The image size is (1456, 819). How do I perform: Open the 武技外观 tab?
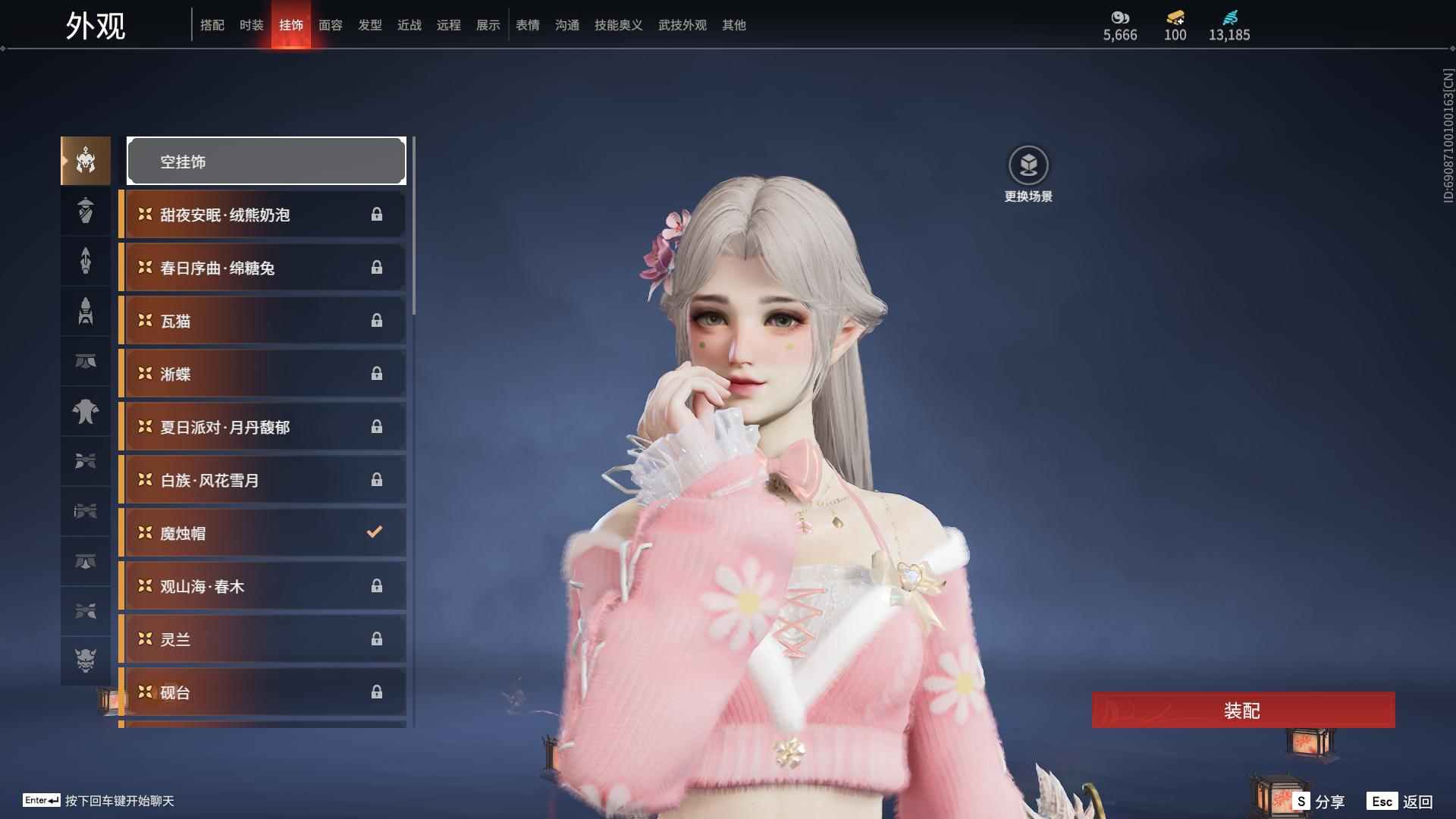click(681, 25)
